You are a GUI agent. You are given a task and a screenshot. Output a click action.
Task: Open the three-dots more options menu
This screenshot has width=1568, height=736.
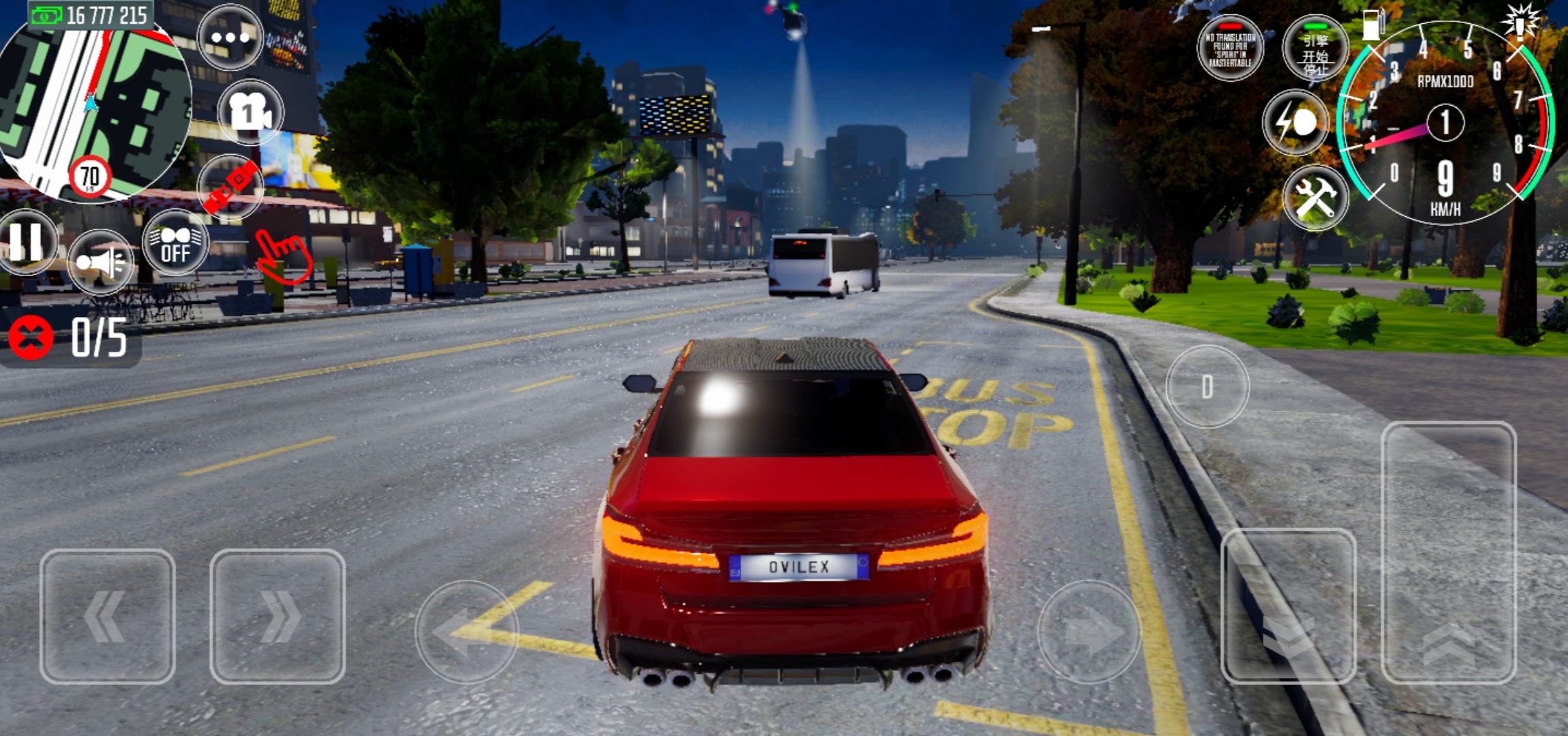click(230, 37)
